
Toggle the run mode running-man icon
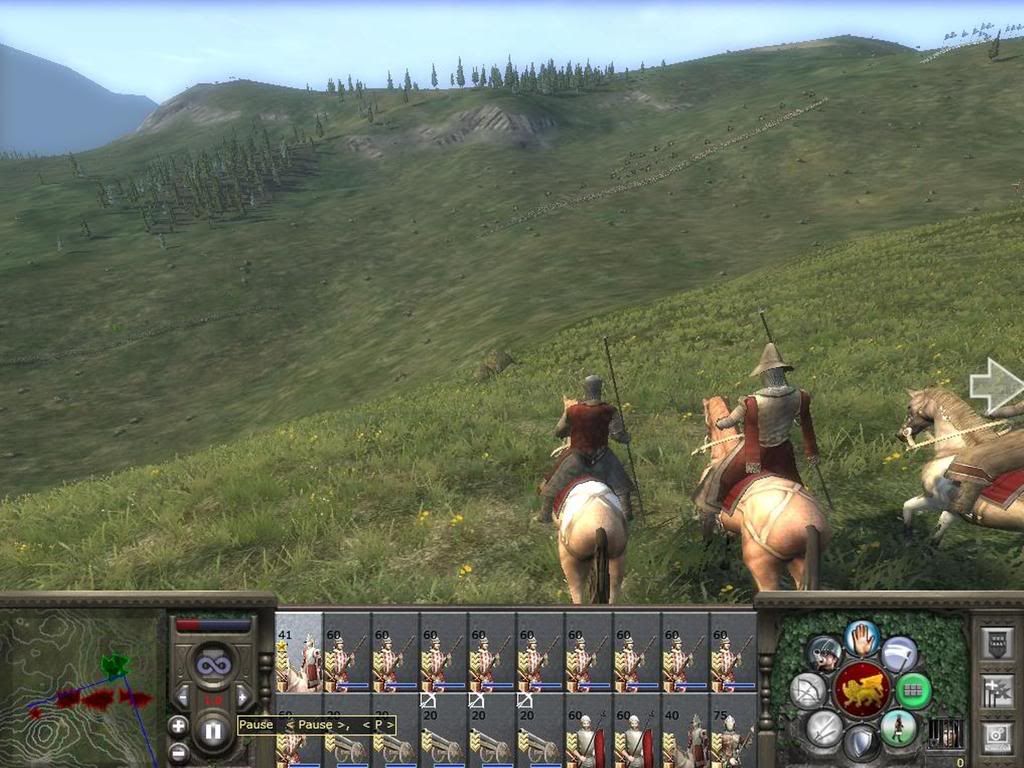[898, 727]
